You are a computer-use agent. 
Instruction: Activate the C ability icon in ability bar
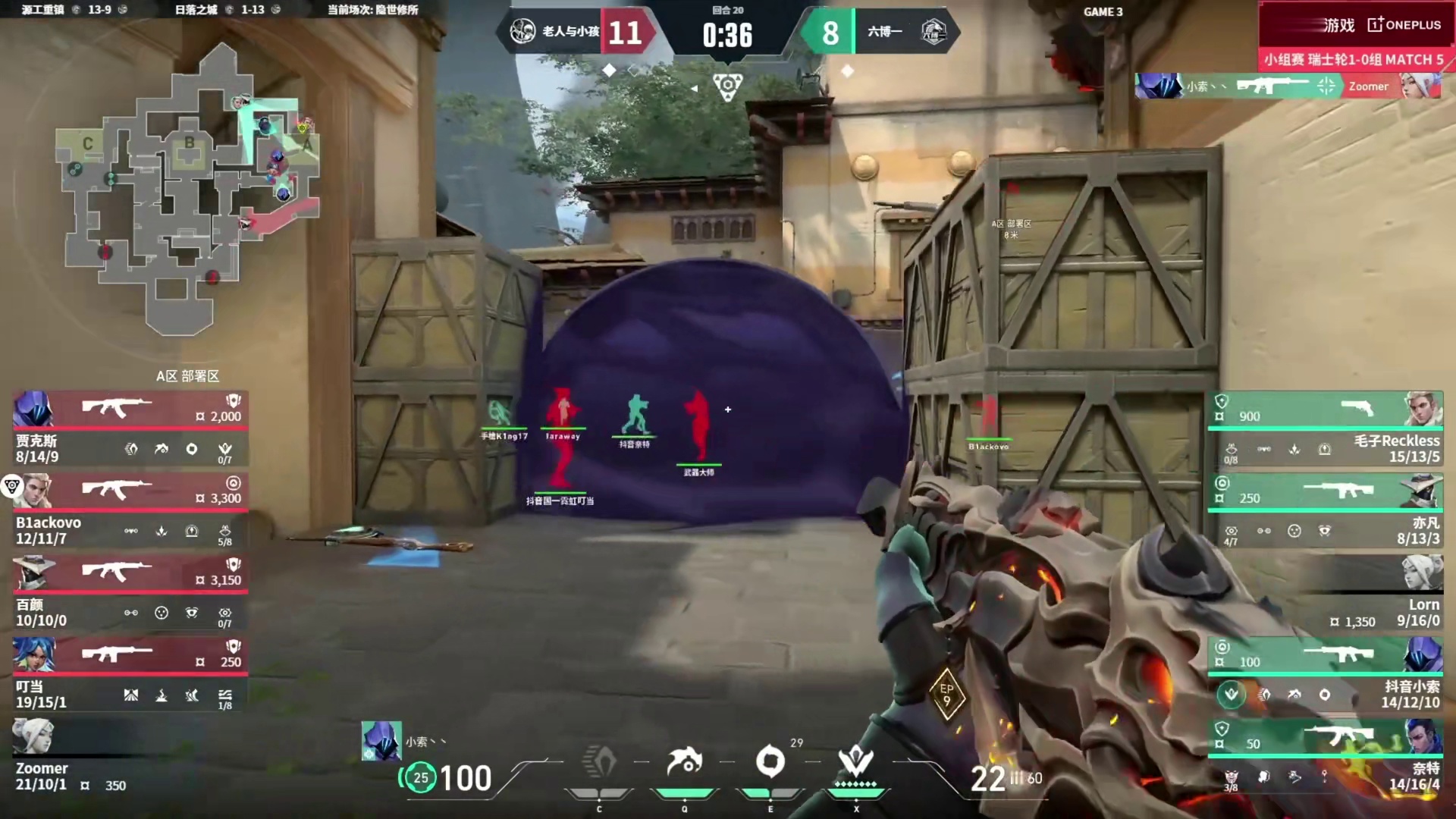pos(599,762)
